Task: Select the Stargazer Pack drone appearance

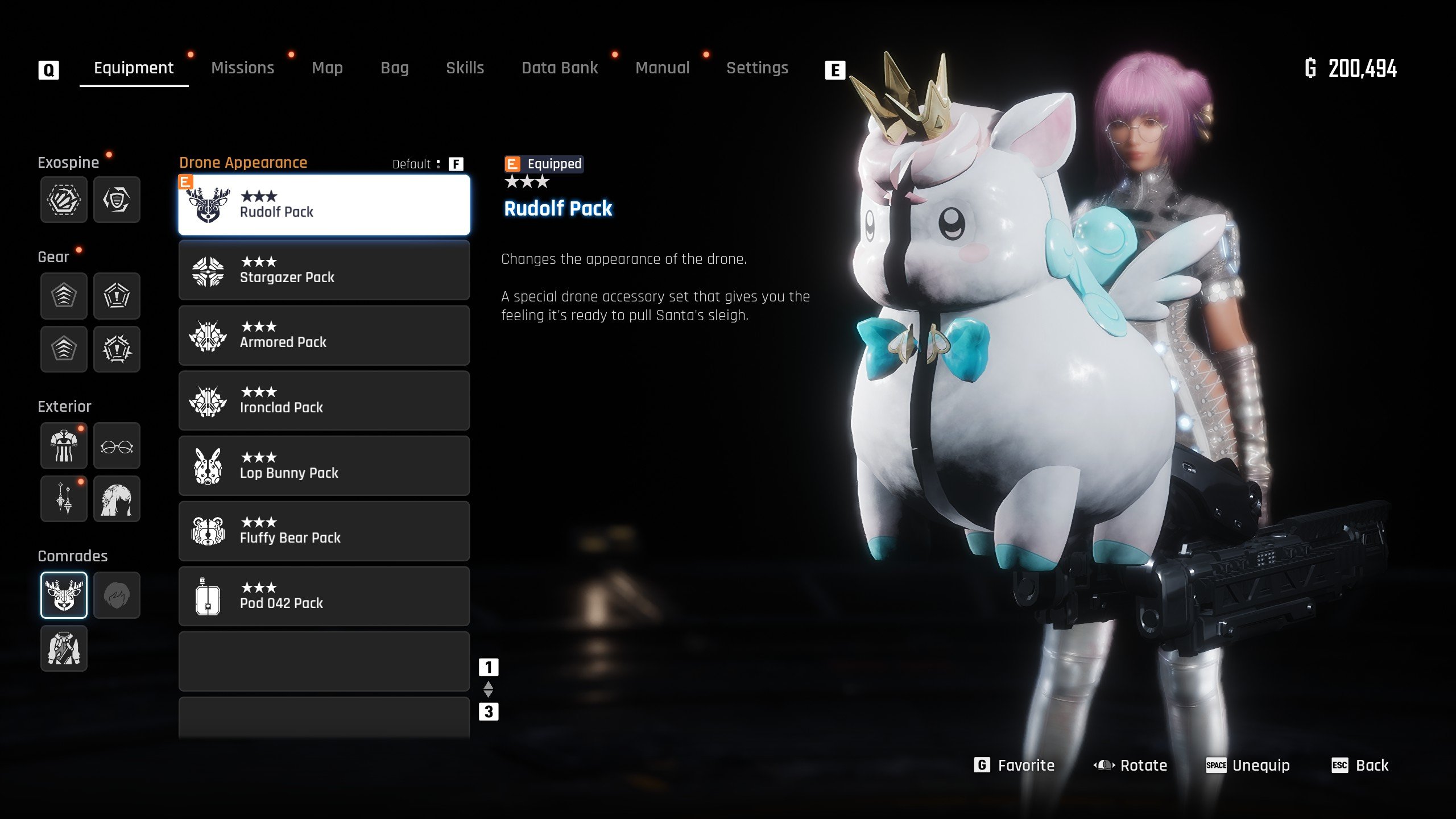Action: click(x=324, y=270)
